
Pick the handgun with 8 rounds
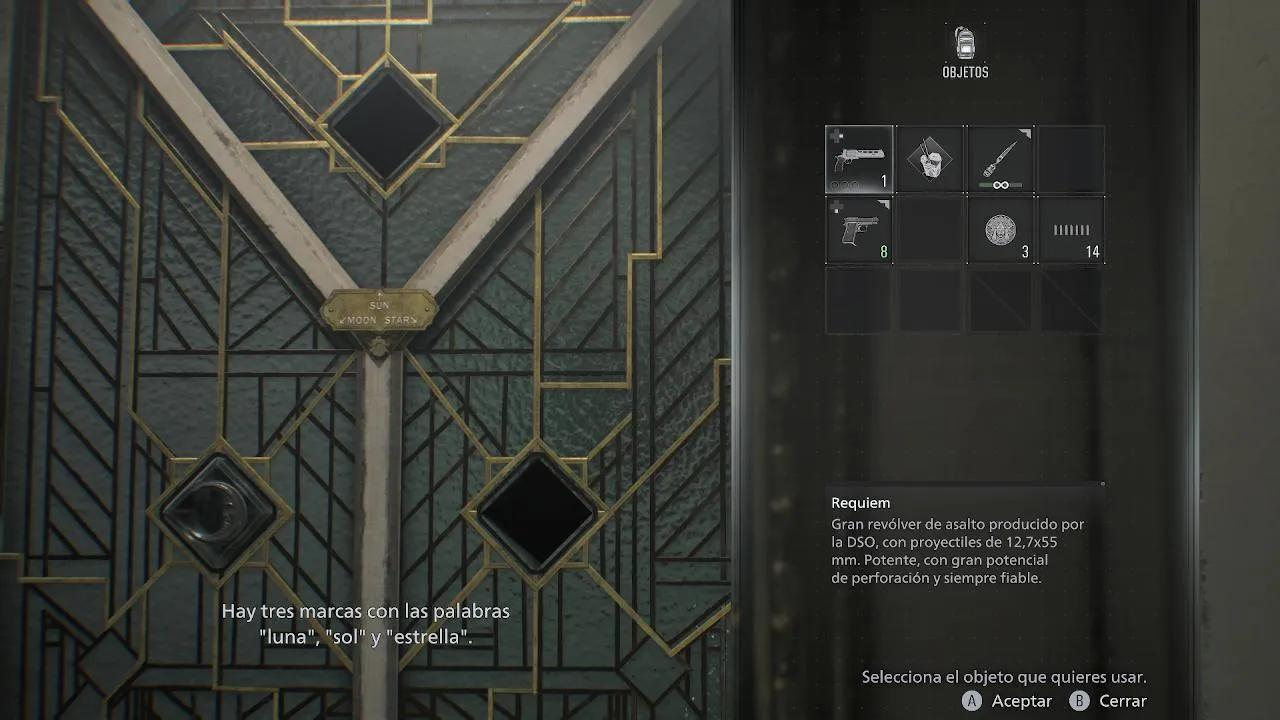point(859,230)
